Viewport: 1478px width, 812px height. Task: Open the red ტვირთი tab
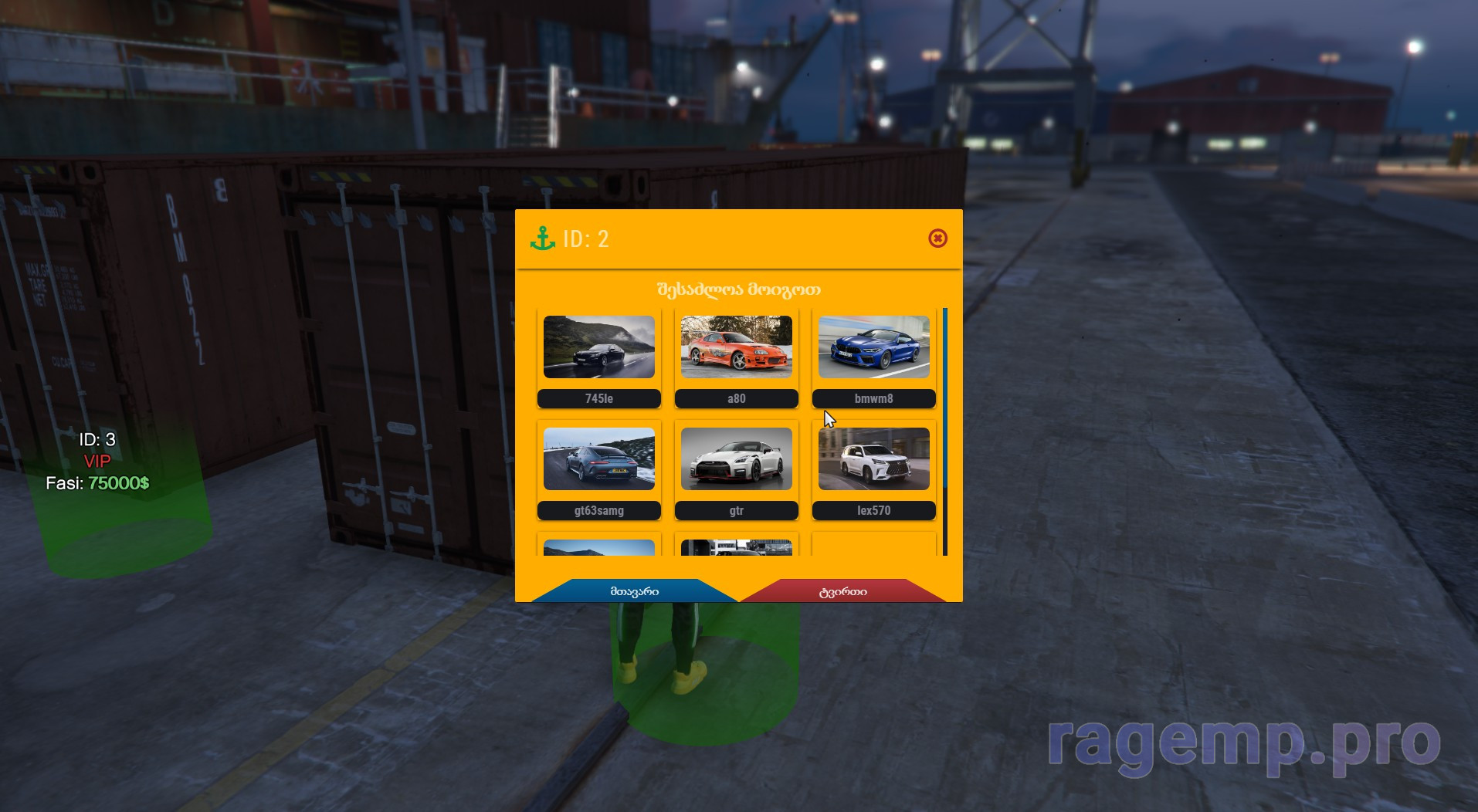[x=842, y=591]
